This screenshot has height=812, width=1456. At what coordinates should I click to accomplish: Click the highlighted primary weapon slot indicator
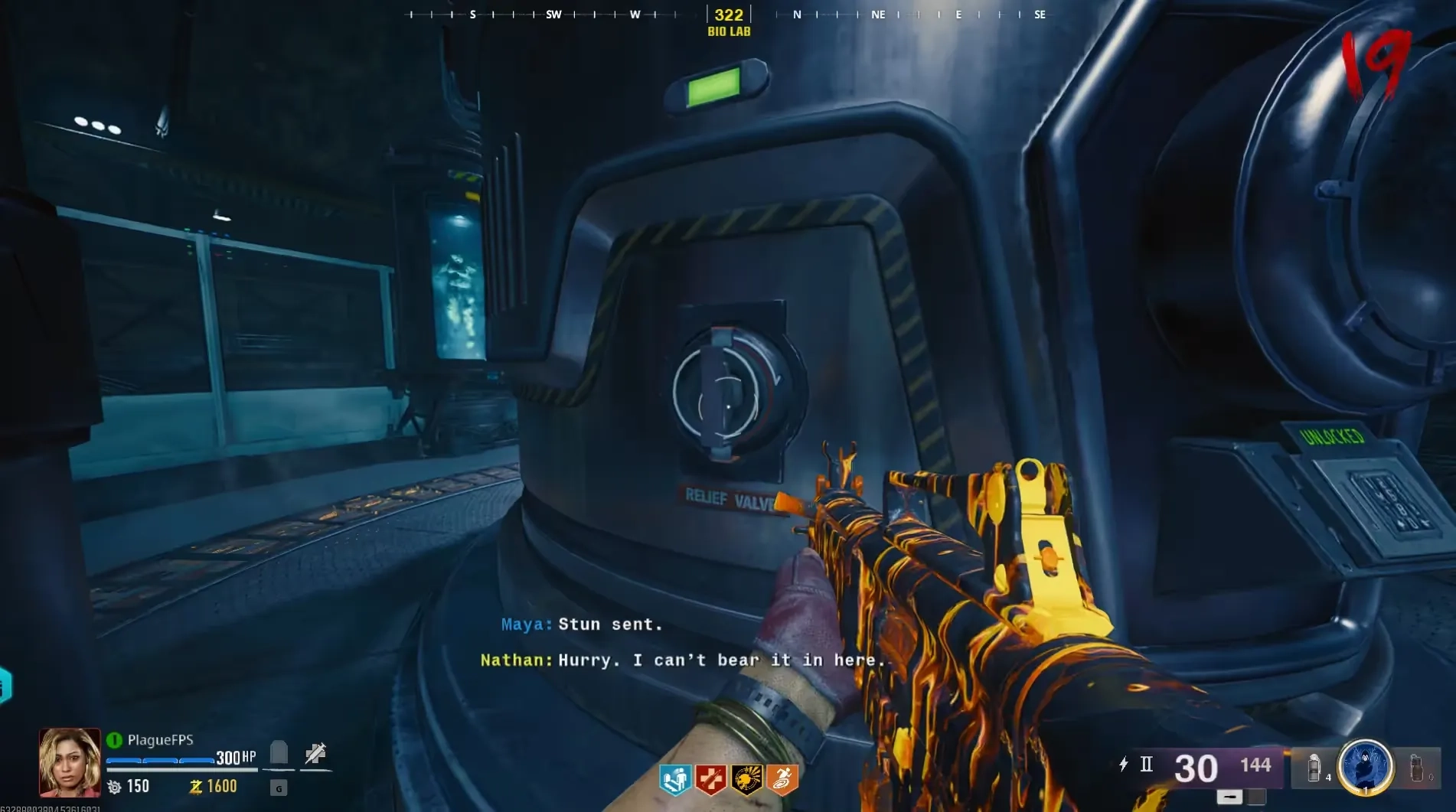[x=1229, y=797]
